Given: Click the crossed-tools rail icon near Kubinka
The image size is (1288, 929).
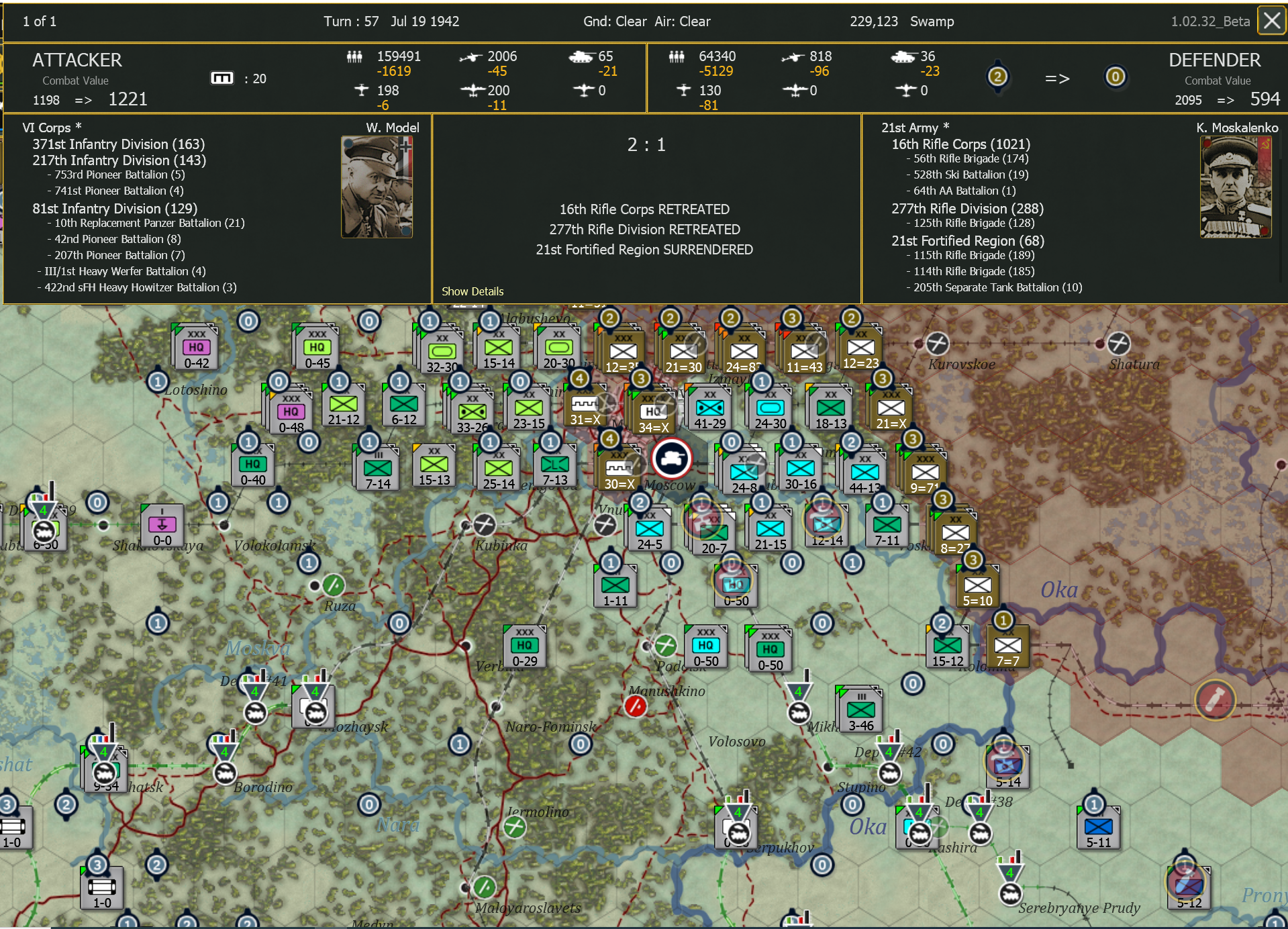Looking at the screenshot, I should [485, 526].
